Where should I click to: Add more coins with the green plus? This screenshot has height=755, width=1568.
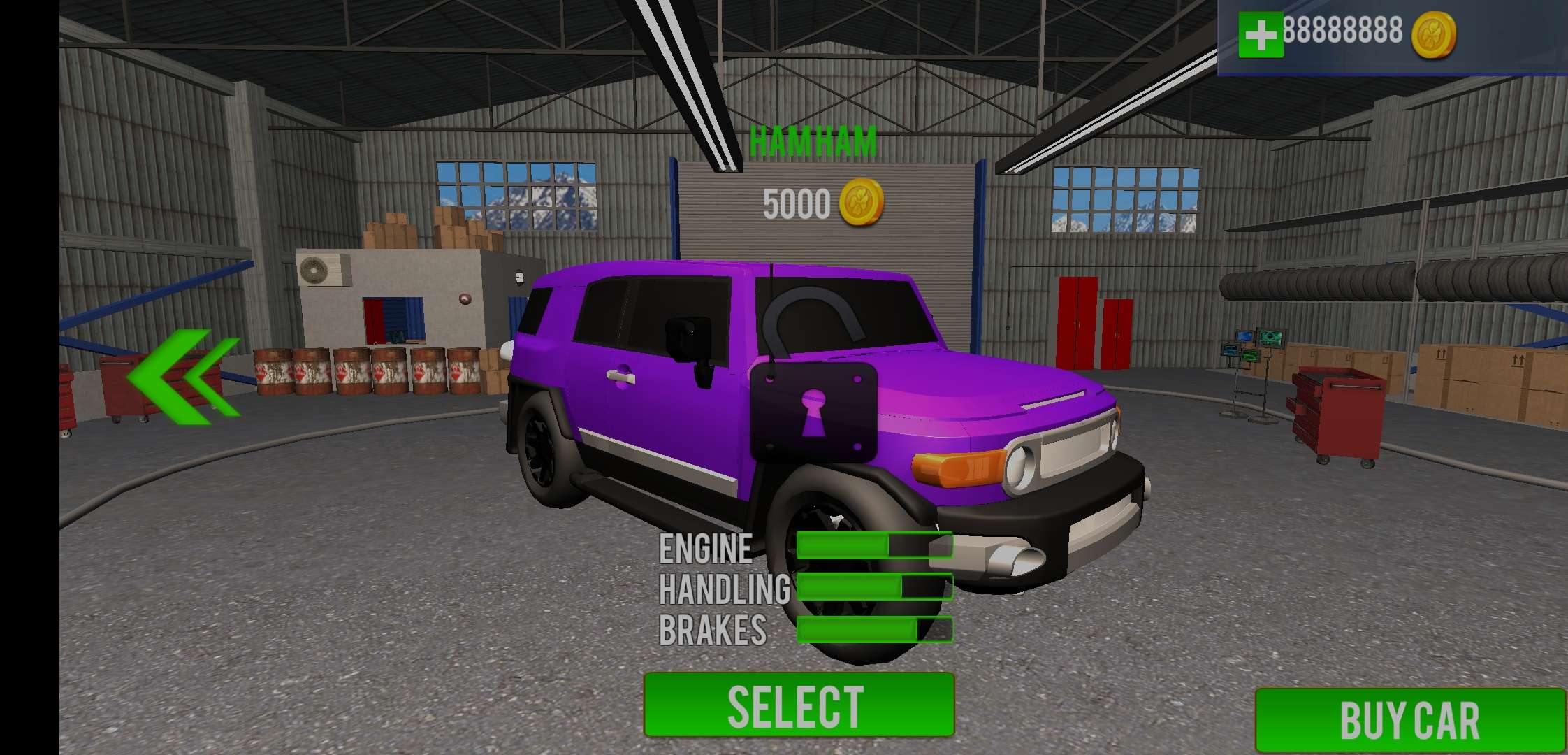point(1260,34)
